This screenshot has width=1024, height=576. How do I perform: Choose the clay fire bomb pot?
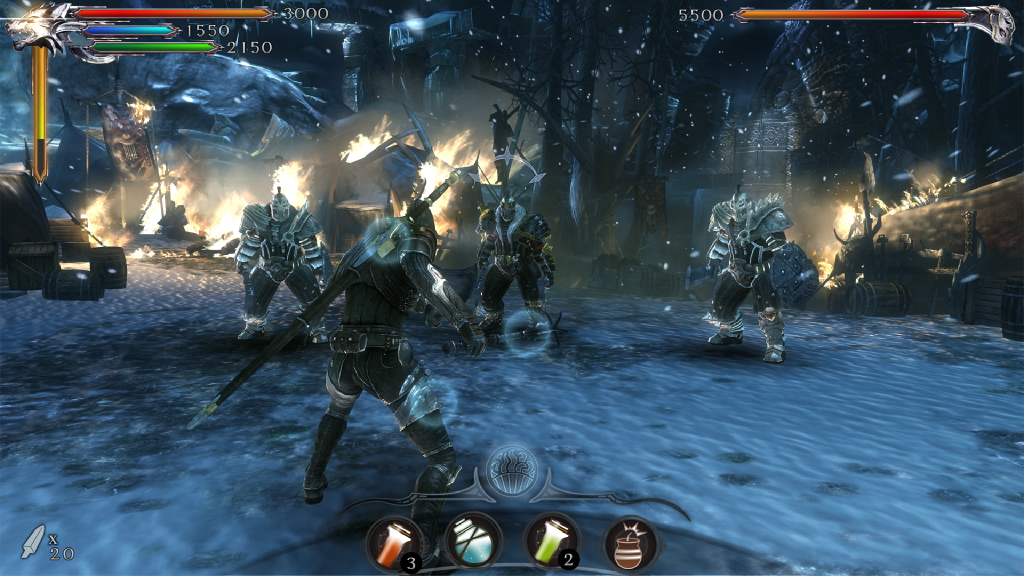[631, 544]
